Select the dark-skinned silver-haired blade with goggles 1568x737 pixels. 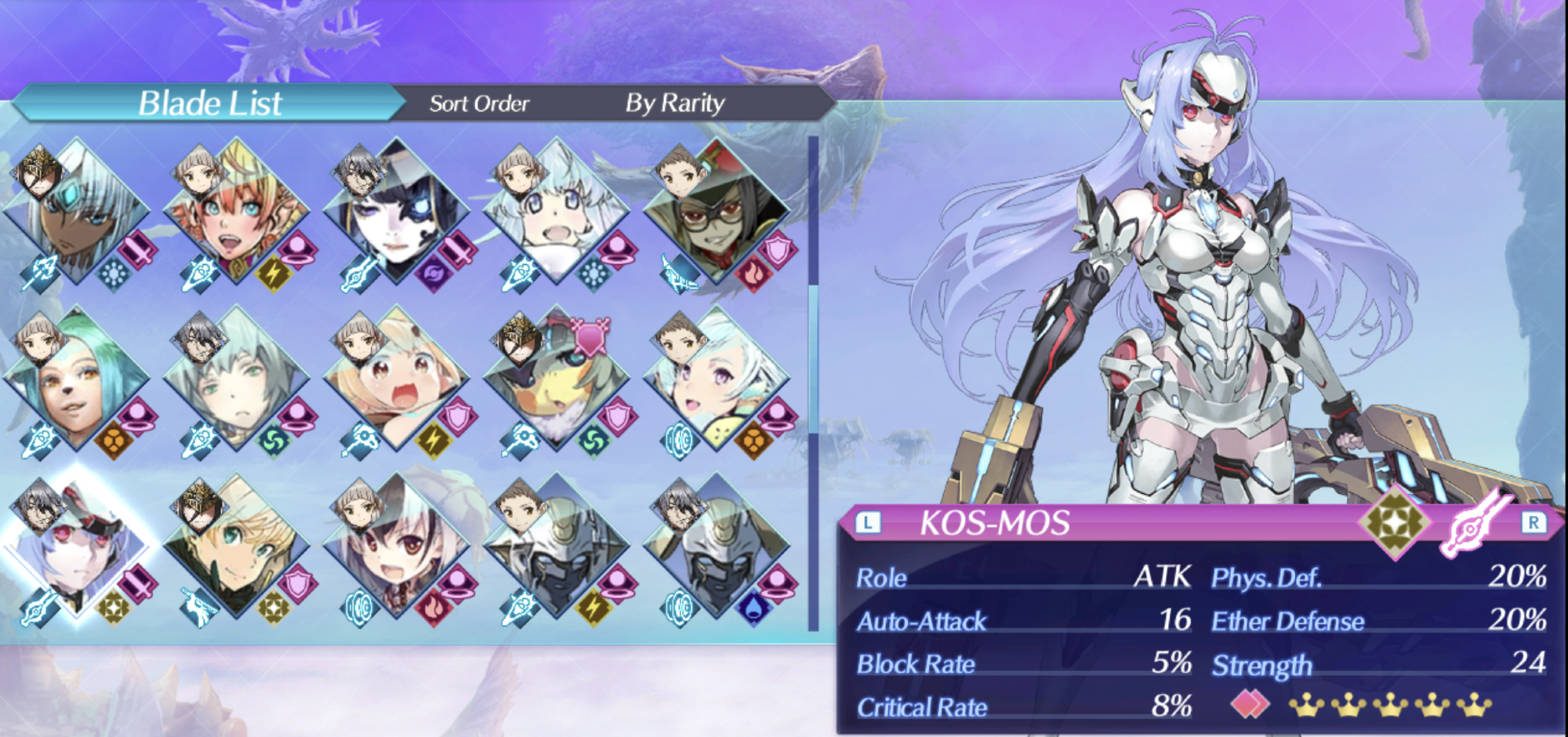pos(78,212)
